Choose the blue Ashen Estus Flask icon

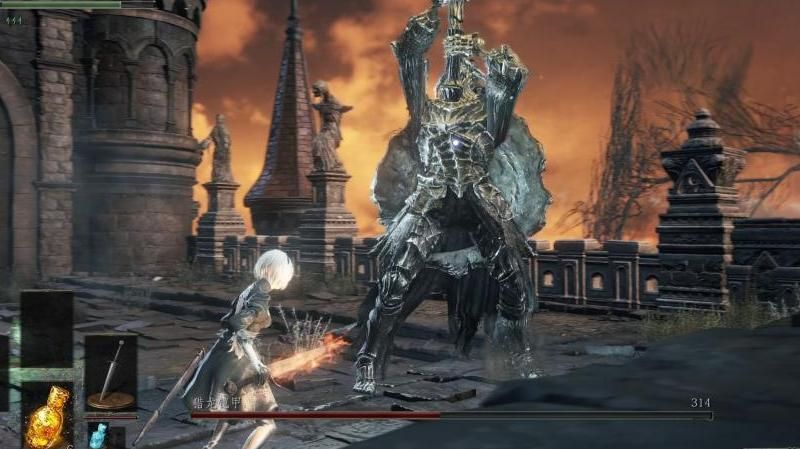[97, 435]
